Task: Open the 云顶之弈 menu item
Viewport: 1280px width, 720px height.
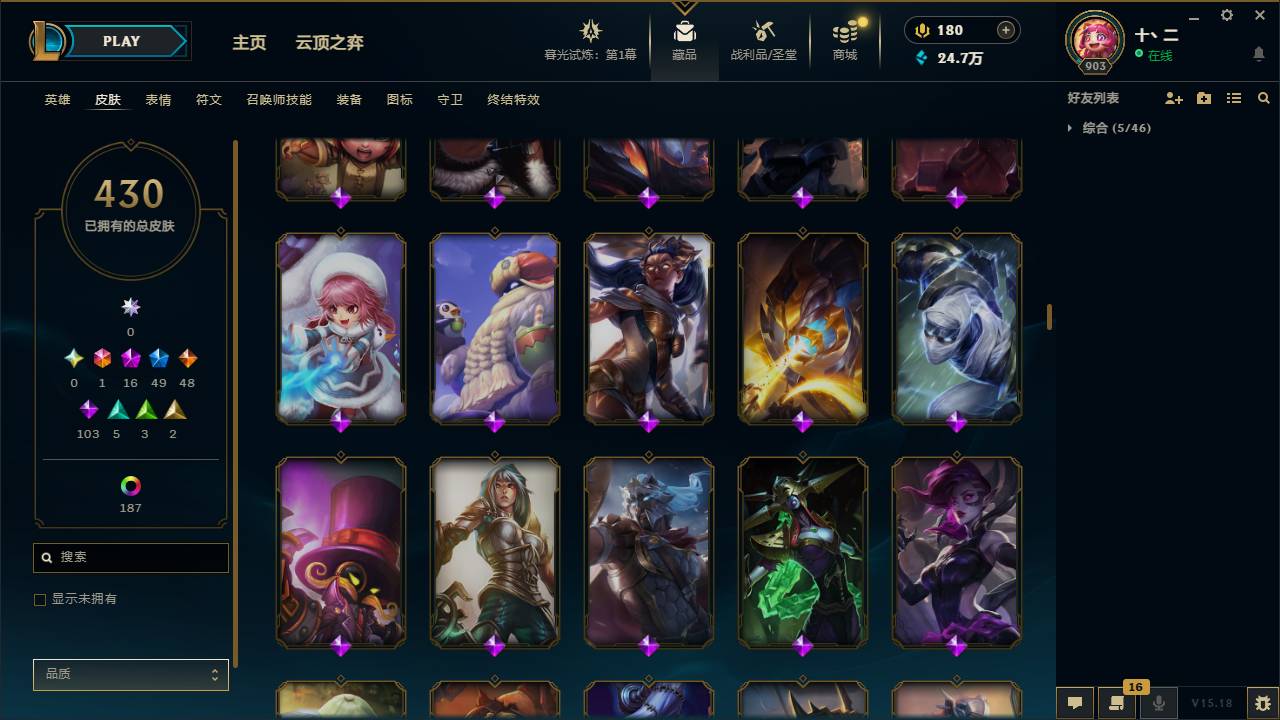Action: point(330,43)
